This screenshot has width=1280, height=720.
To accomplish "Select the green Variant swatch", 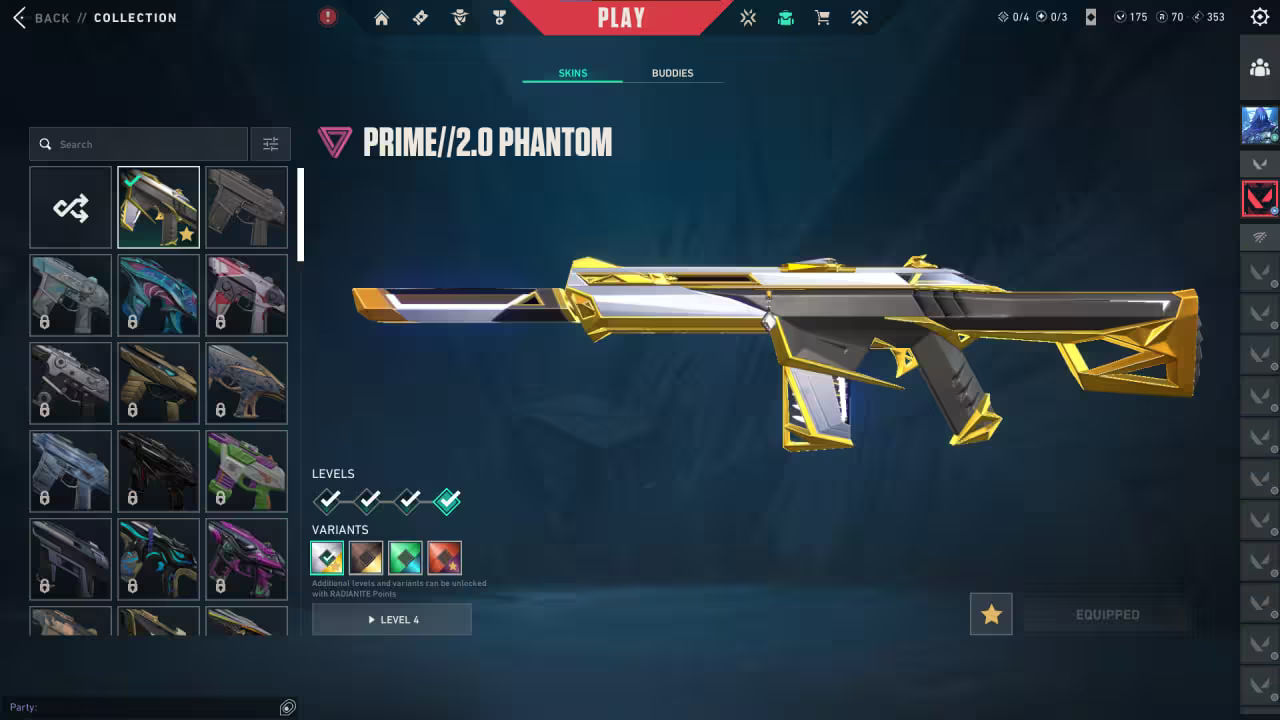I will tap(404, 557).
